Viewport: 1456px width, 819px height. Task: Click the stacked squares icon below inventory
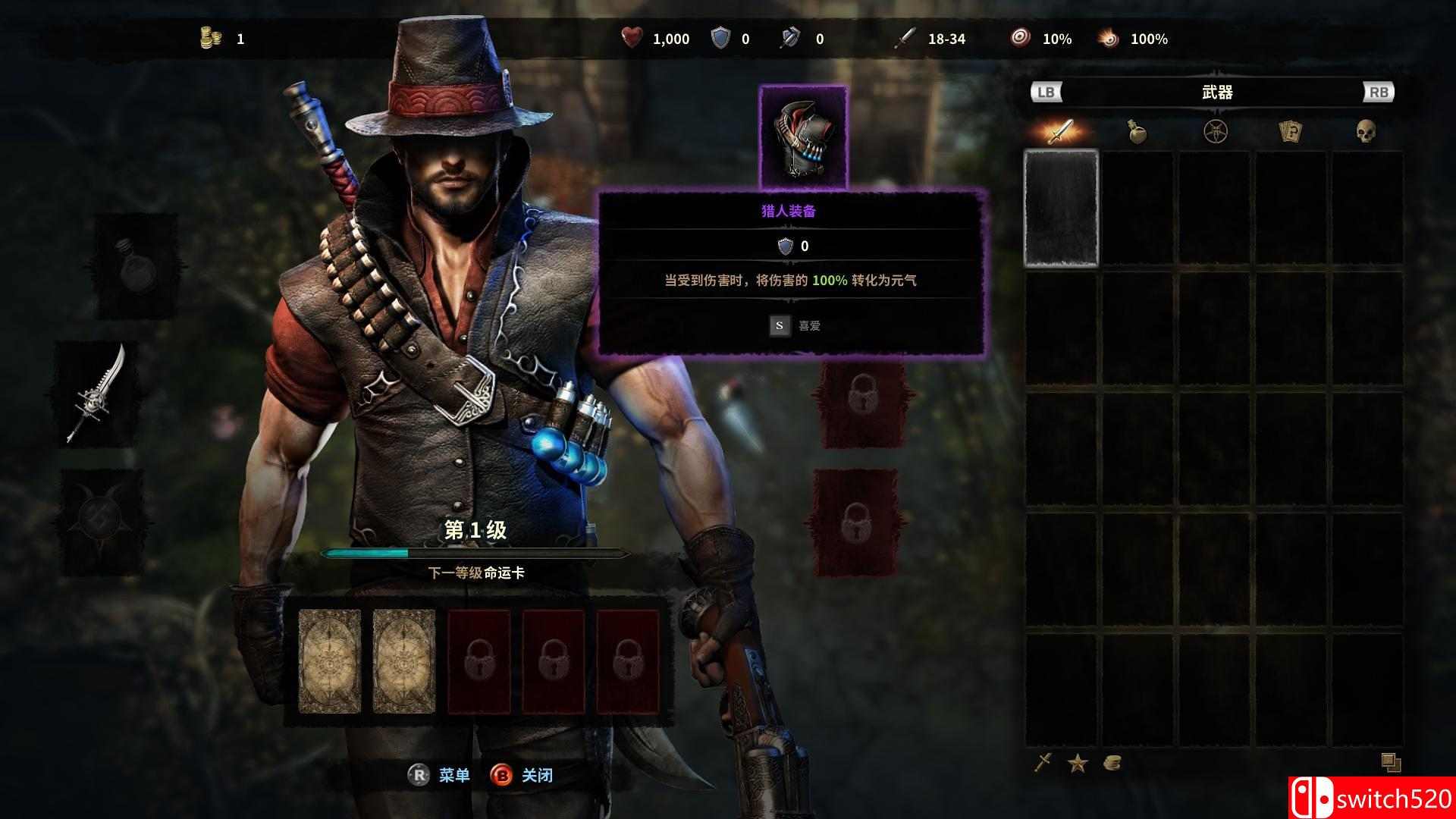(1390, 762)
